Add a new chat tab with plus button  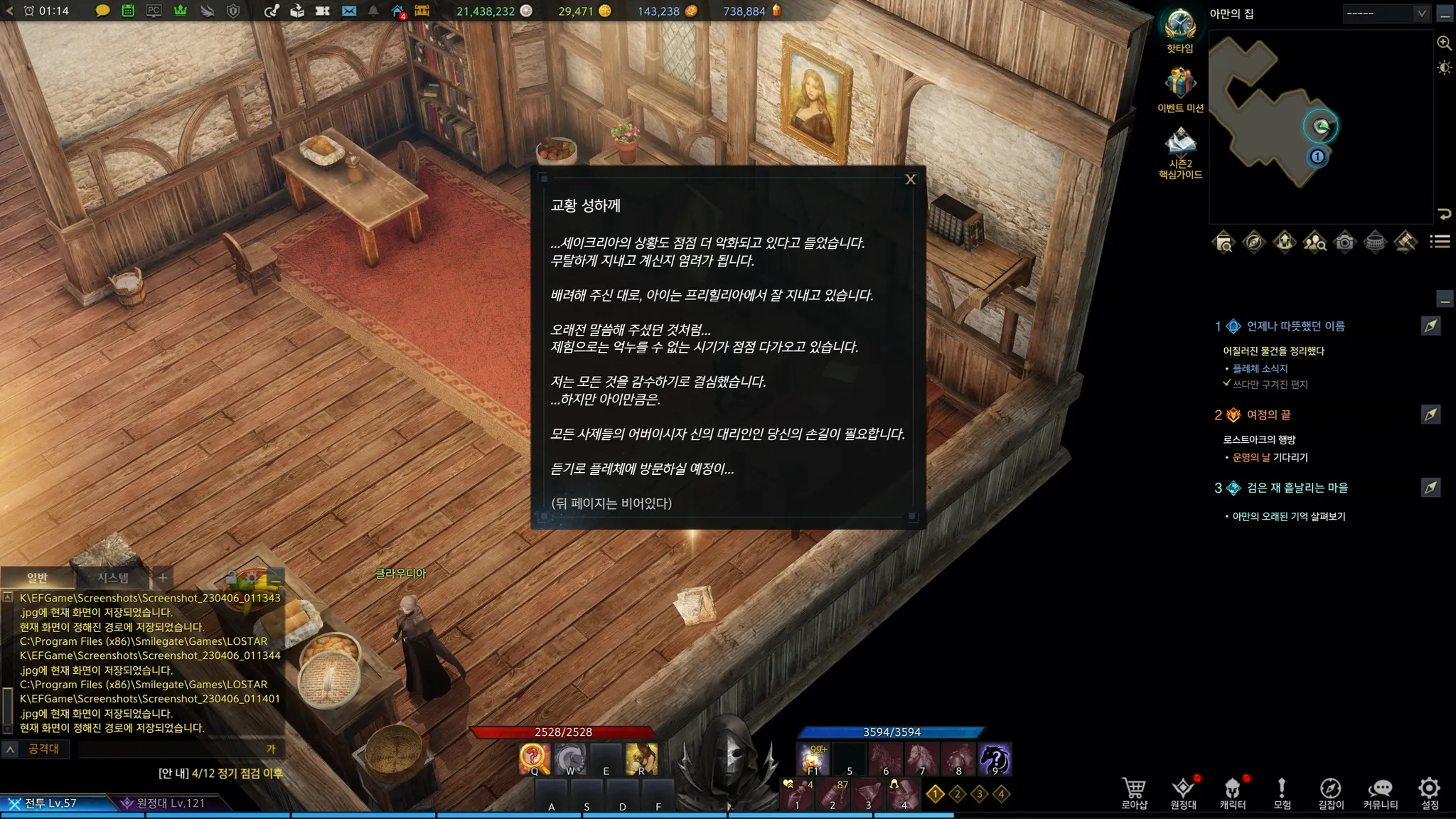tap(163, 578)
